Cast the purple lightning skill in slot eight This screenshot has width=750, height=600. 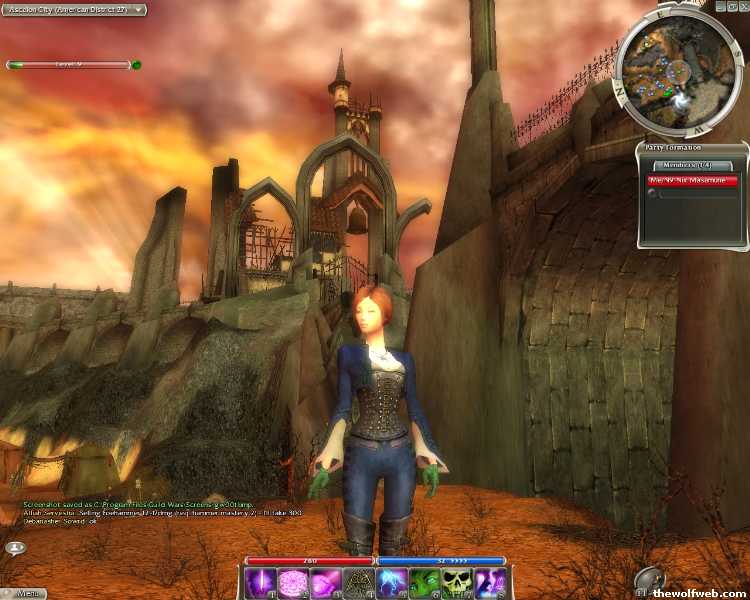point(488,583)
